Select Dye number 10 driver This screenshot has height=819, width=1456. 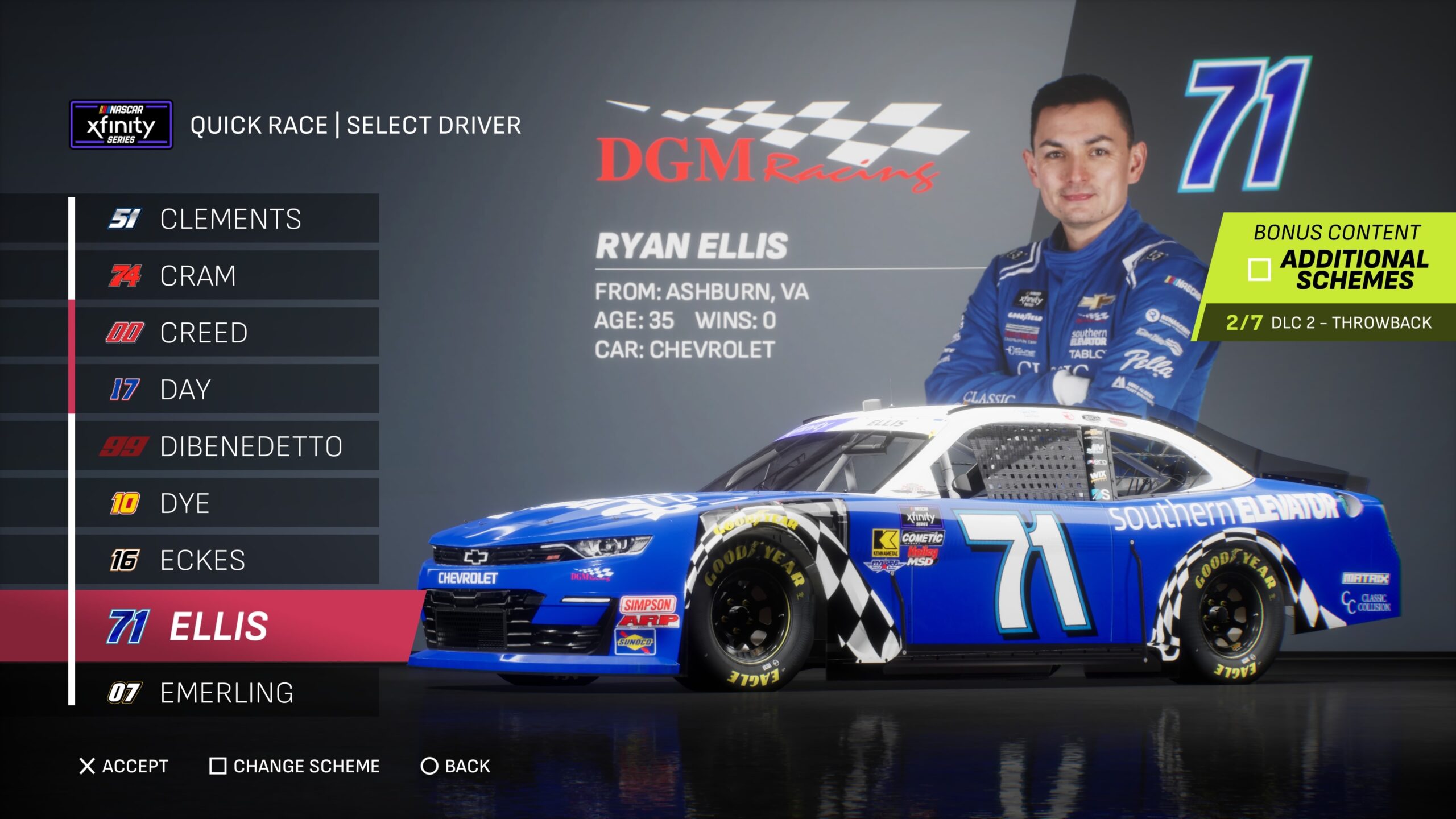(x=227, y=503)
